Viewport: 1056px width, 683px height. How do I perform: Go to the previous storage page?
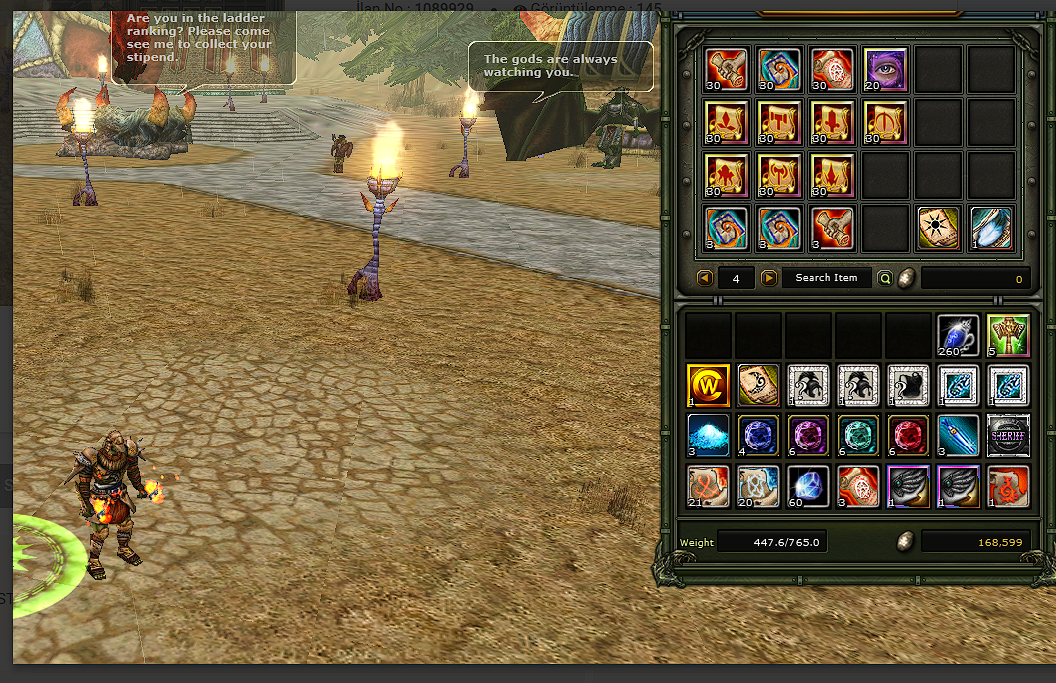pyautogui.click(x=704, y=278)
